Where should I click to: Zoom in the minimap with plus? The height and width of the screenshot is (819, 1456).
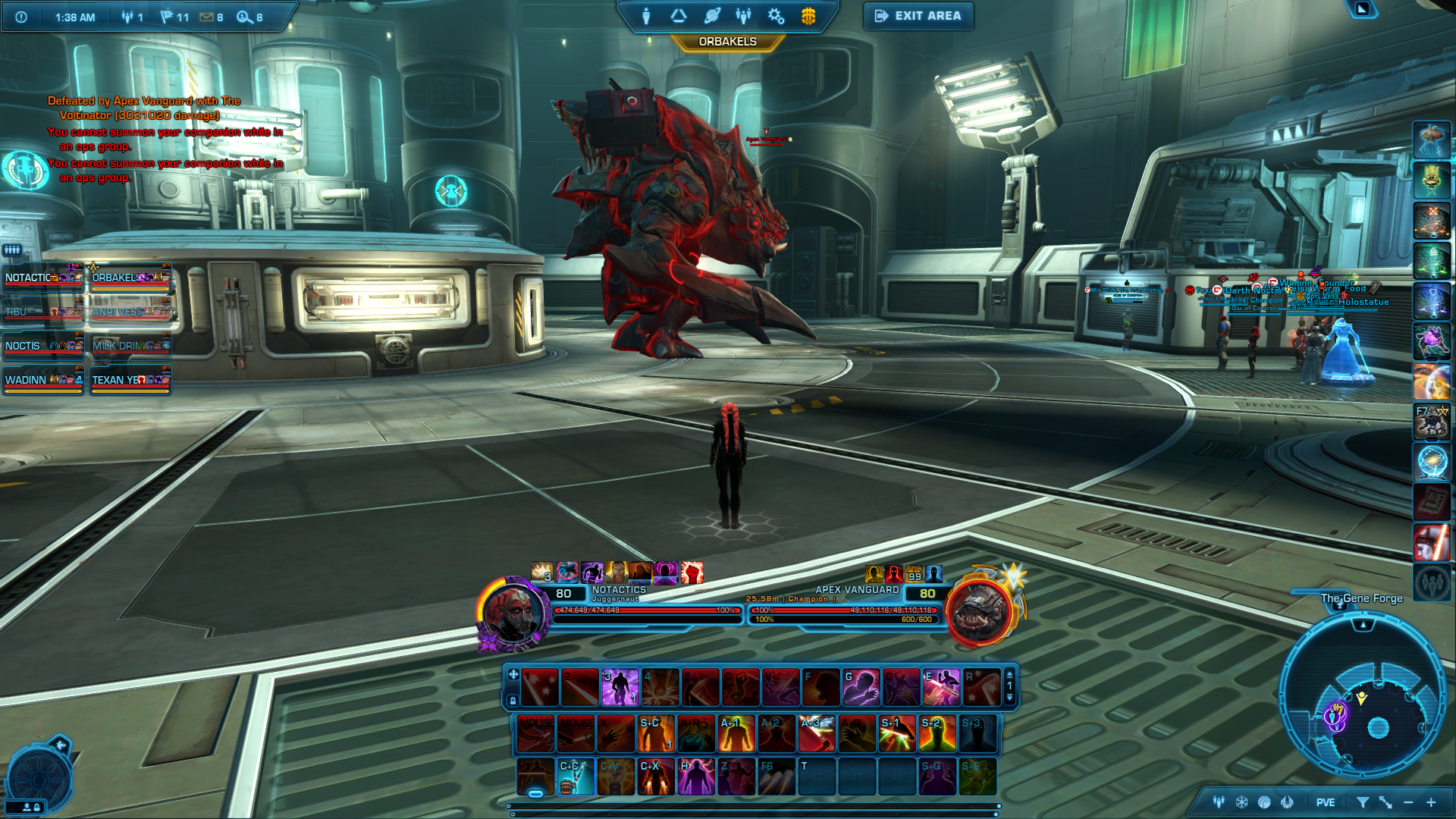tap(1431, 802)
